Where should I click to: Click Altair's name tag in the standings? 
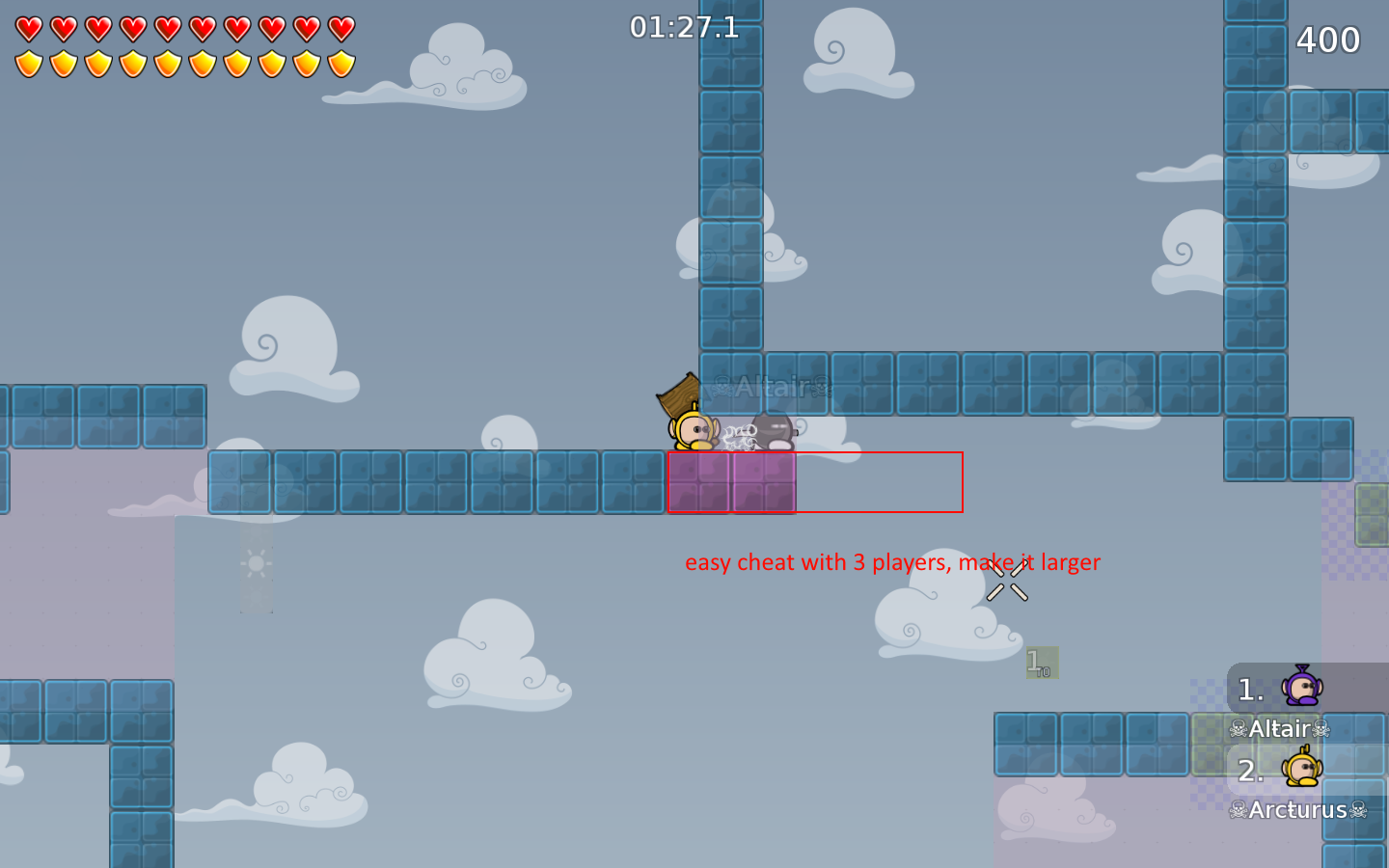[x=1280, y=729]
